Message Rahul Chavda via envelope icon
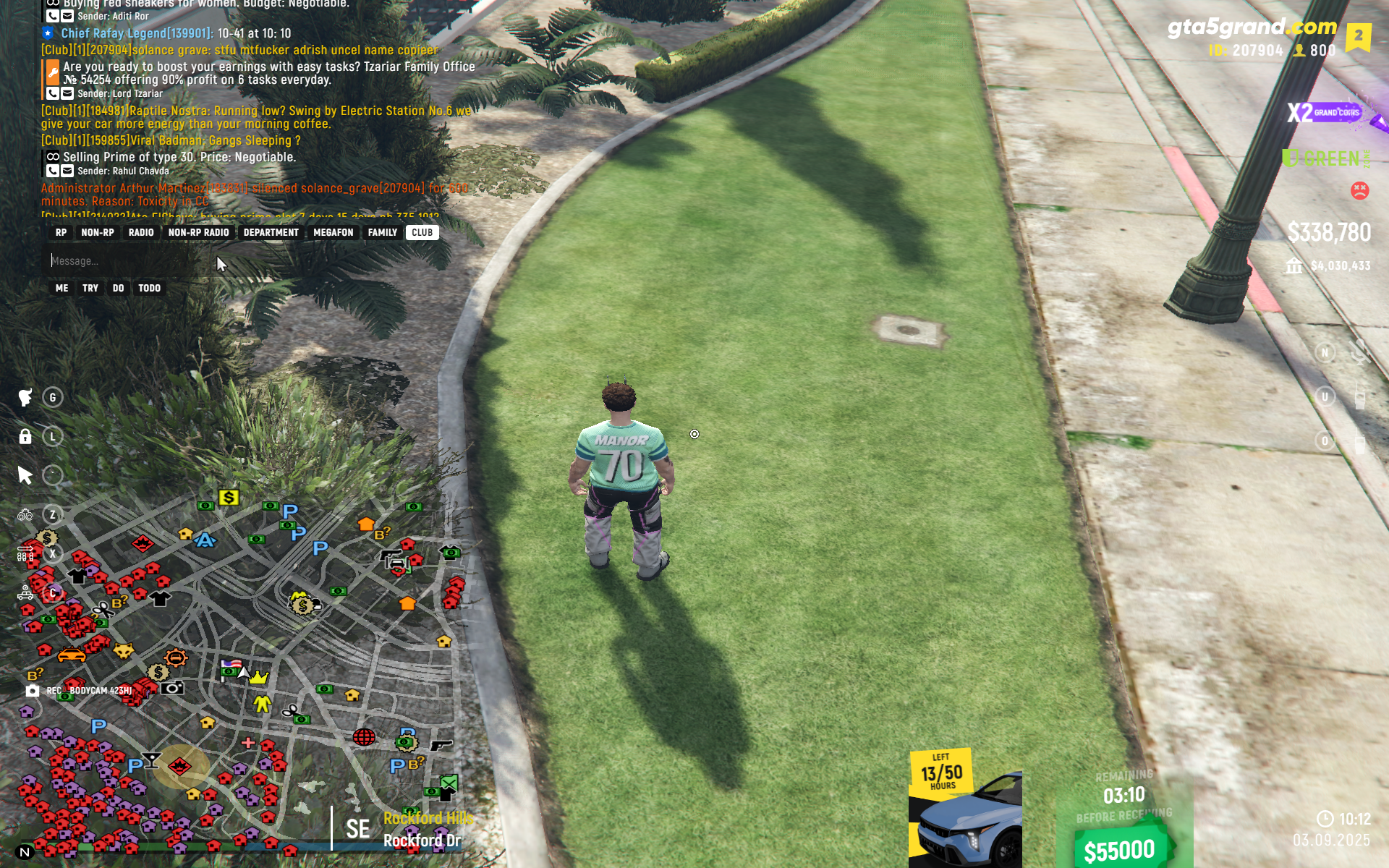The width and height of the screenshot is (1389, 868). pyautogui.click(x=67, y=171)
